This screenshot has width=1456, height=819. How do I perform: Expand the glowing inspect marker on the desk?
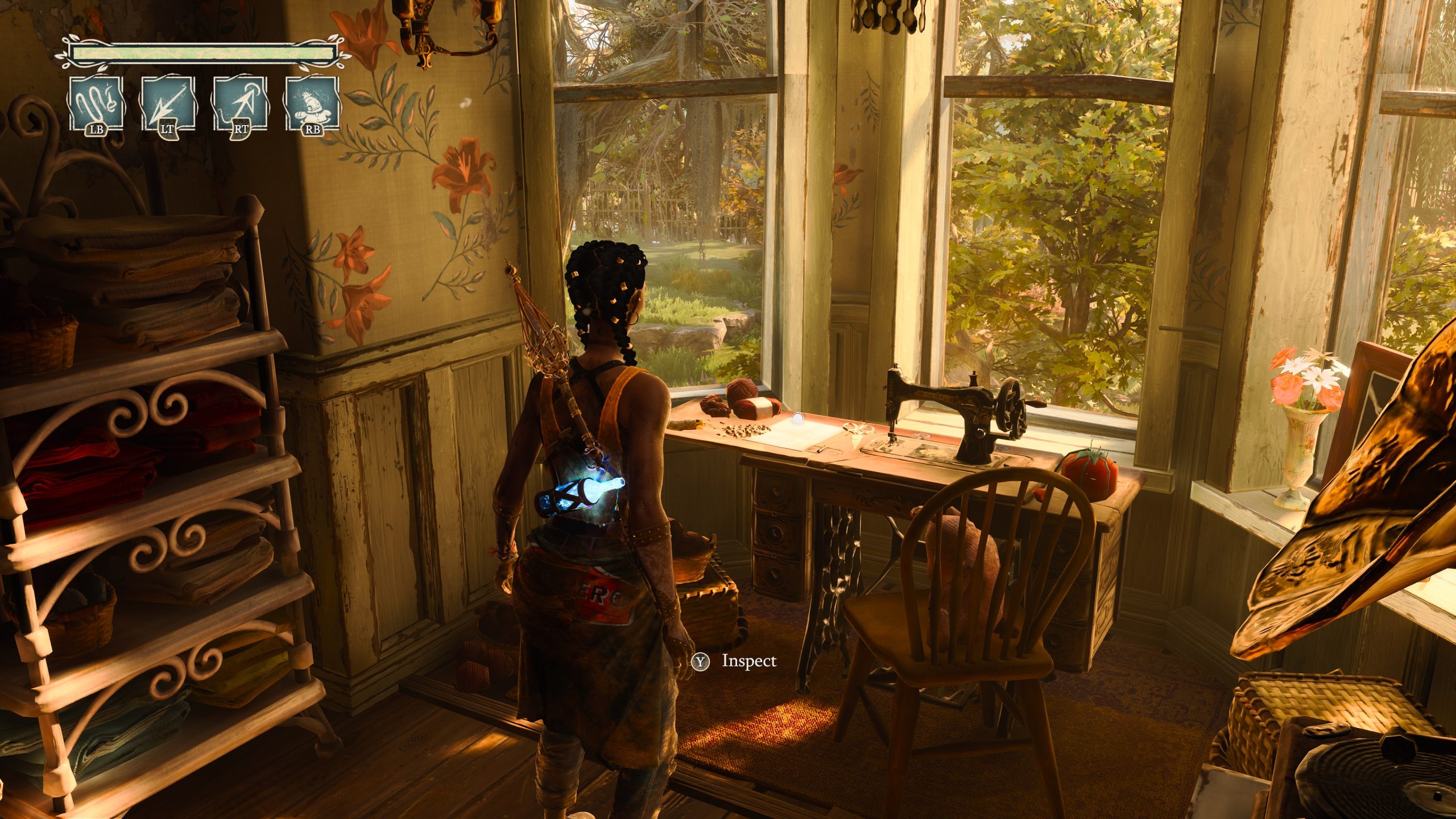799,417
